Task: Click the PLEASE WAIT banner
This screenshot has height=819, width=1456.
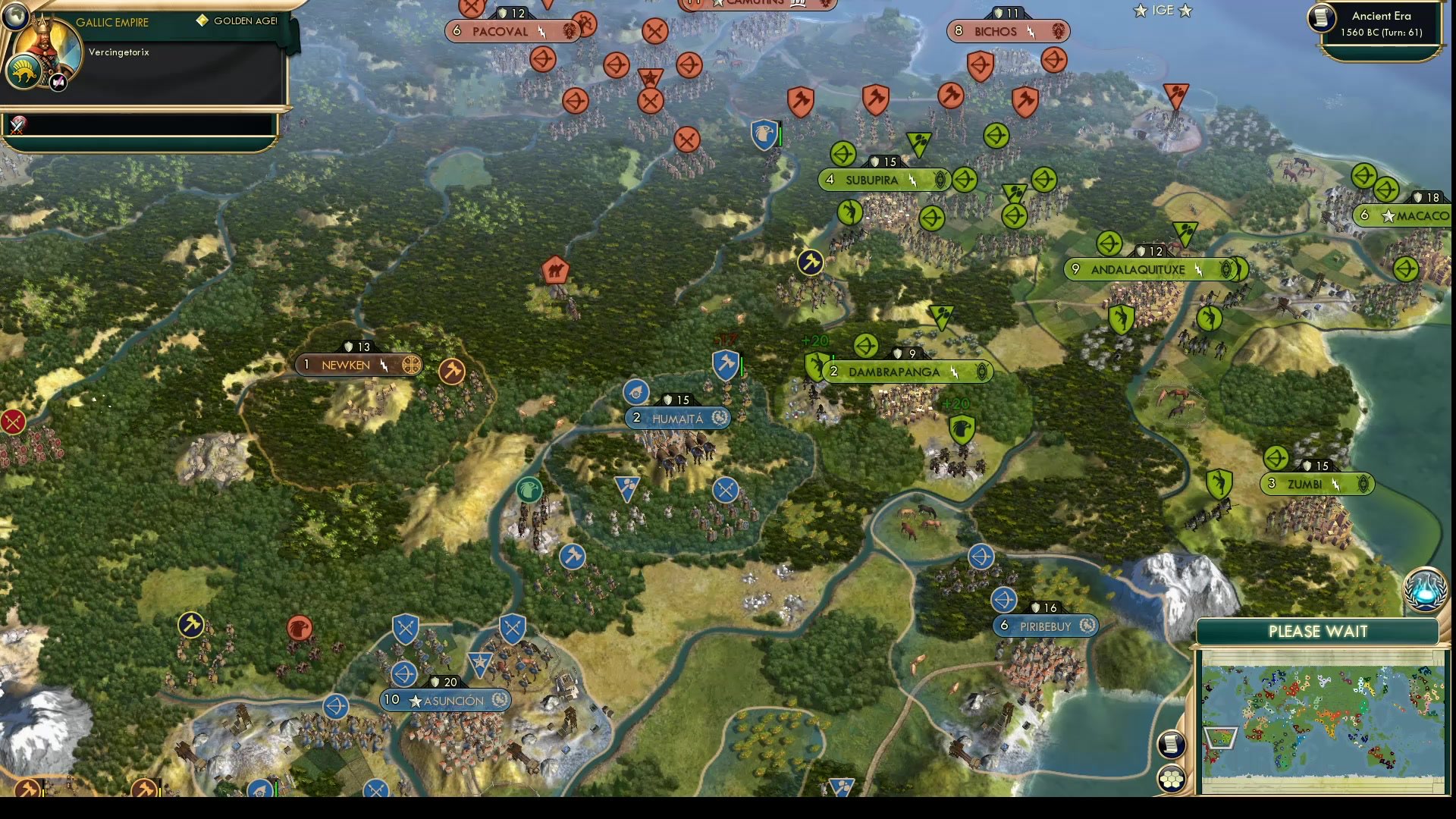Action: [1317, 631]
